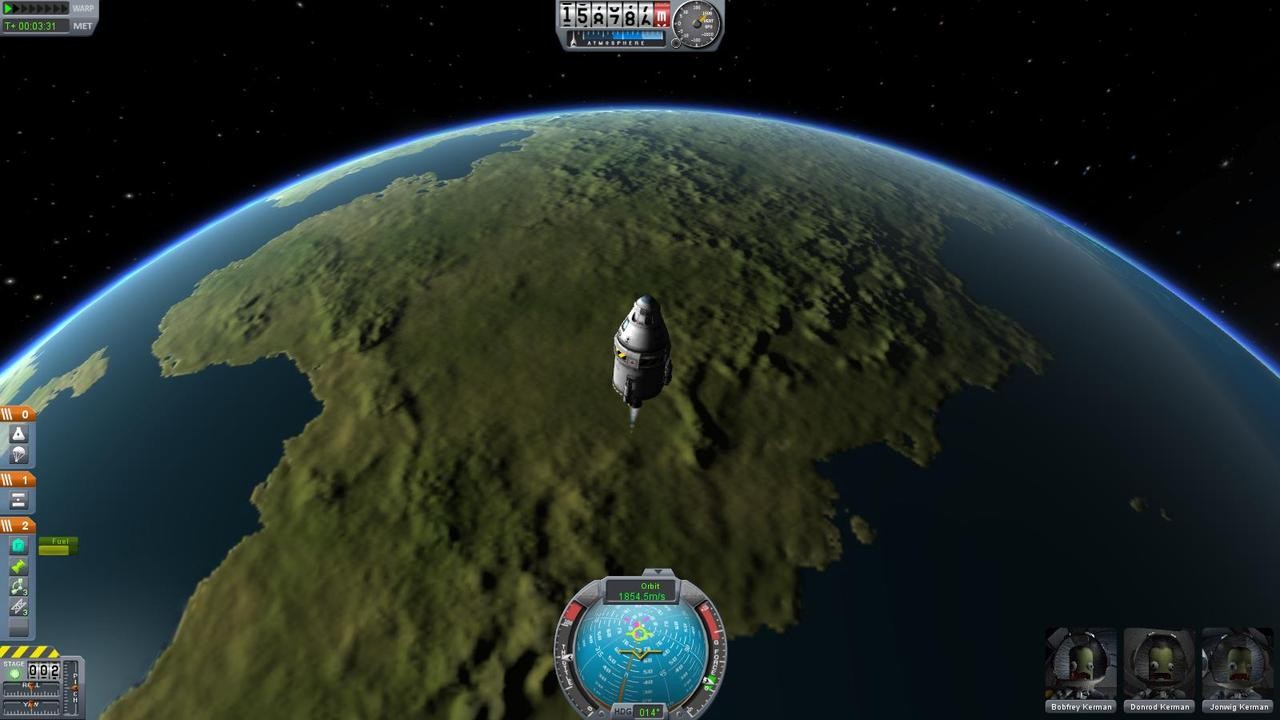Click the WARP label in top-left corner

(82, 8)
